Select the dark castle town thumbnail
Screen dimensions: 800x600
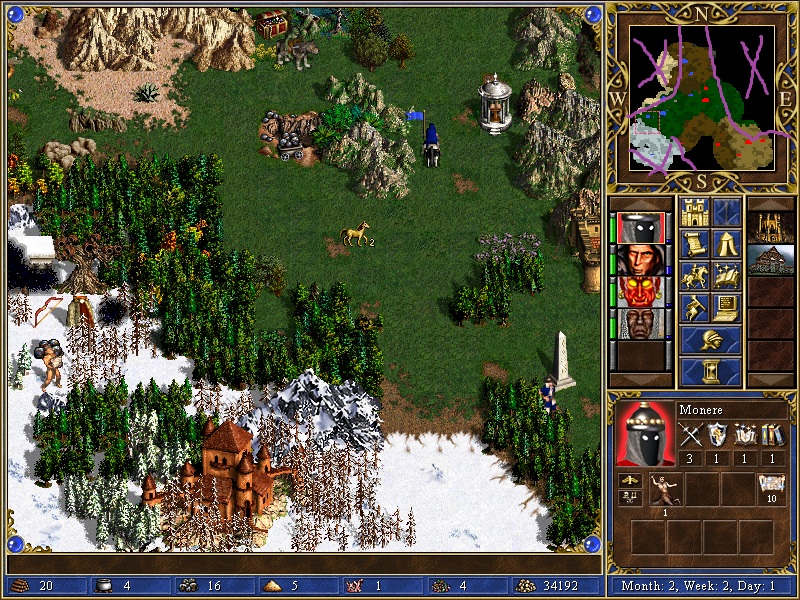coord(771,228)
